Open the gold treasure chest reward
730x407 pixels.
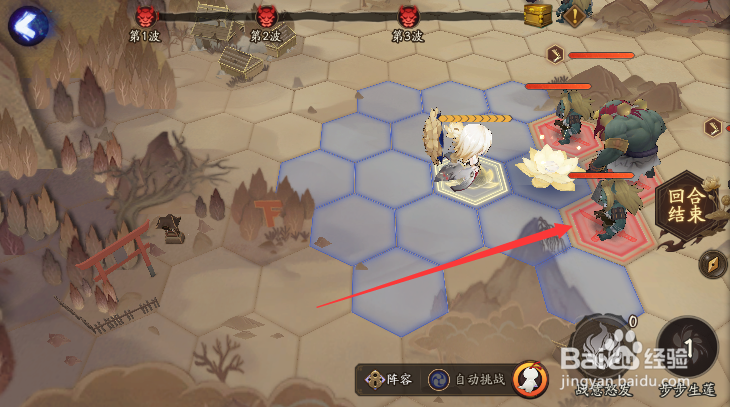(x=538, y=13)
